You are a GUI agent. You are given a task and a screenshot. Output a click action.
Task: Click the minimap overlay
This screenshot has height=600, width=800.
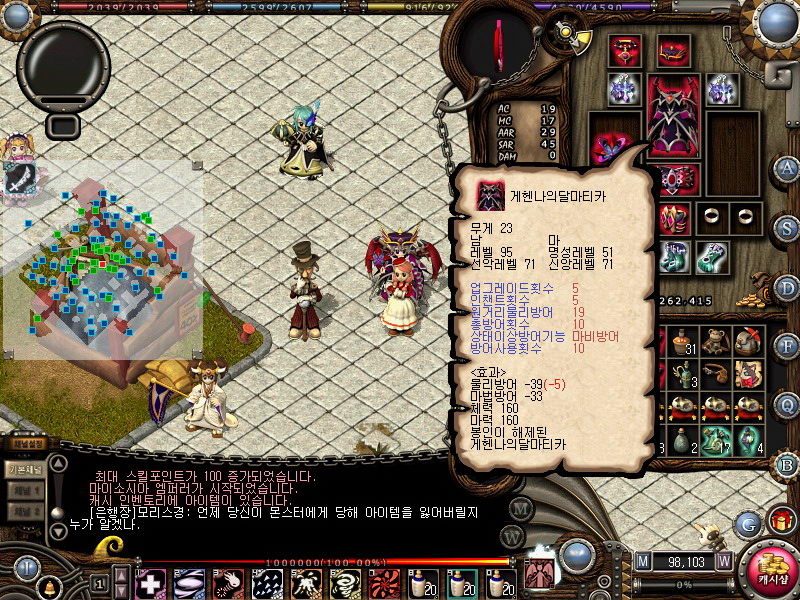[102, 262]
